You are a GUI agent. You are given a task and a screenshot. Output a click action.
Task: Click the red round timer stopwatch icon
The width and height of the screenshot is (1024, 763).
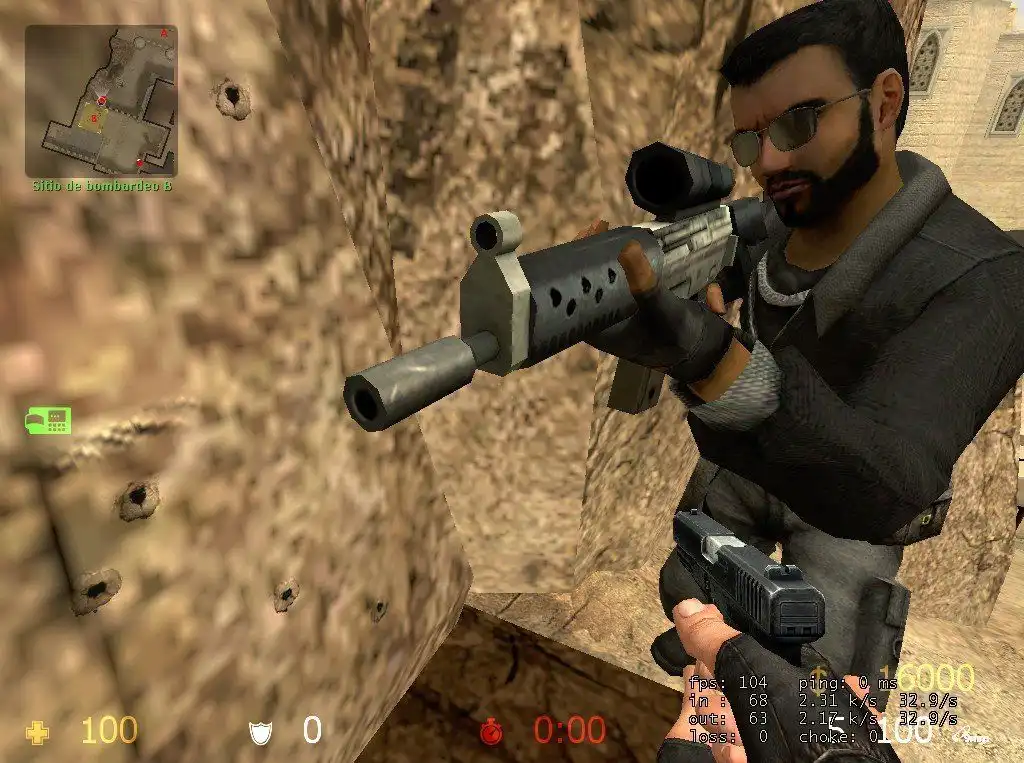point(491,732)
